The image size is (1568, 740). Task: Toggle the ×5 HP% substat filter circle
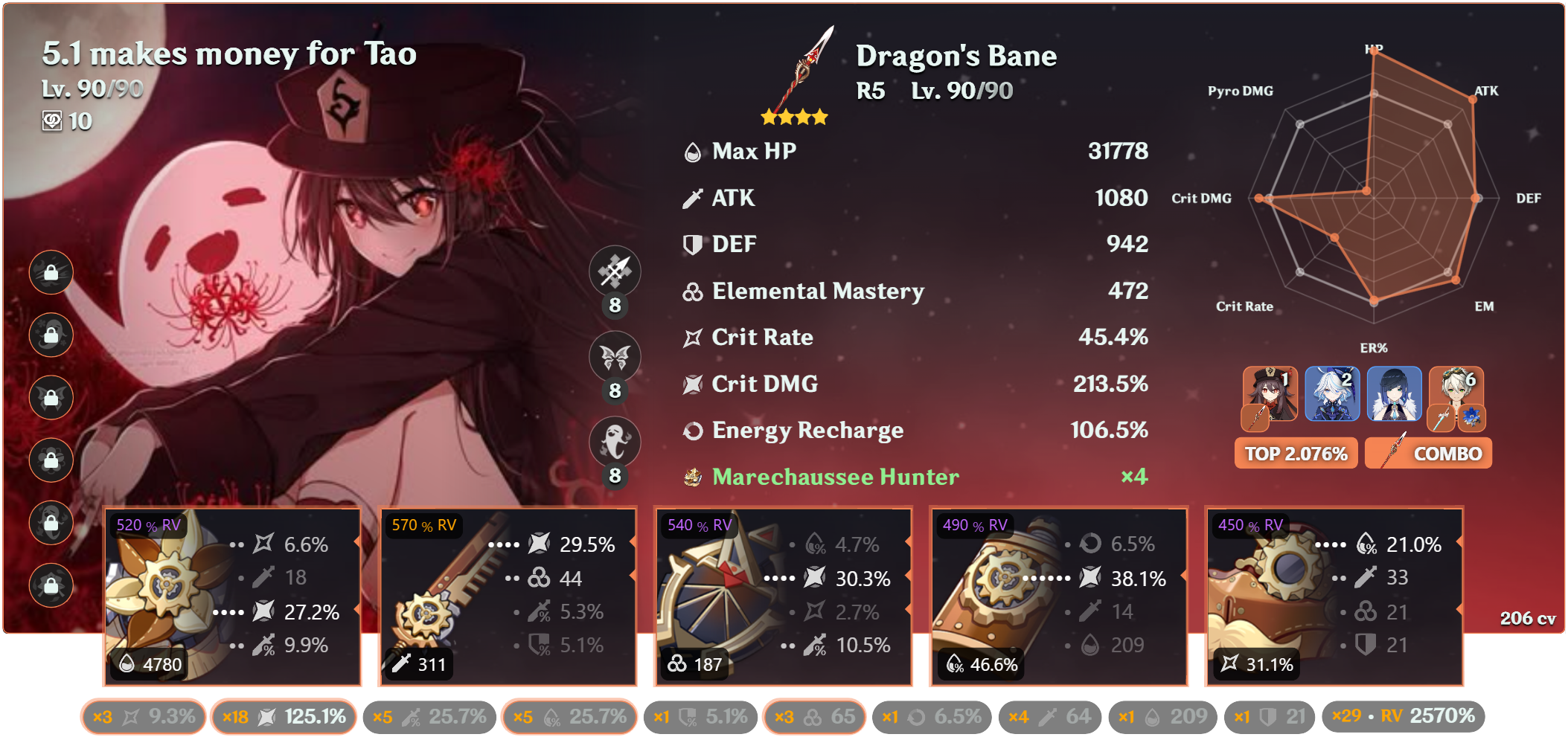569,716
